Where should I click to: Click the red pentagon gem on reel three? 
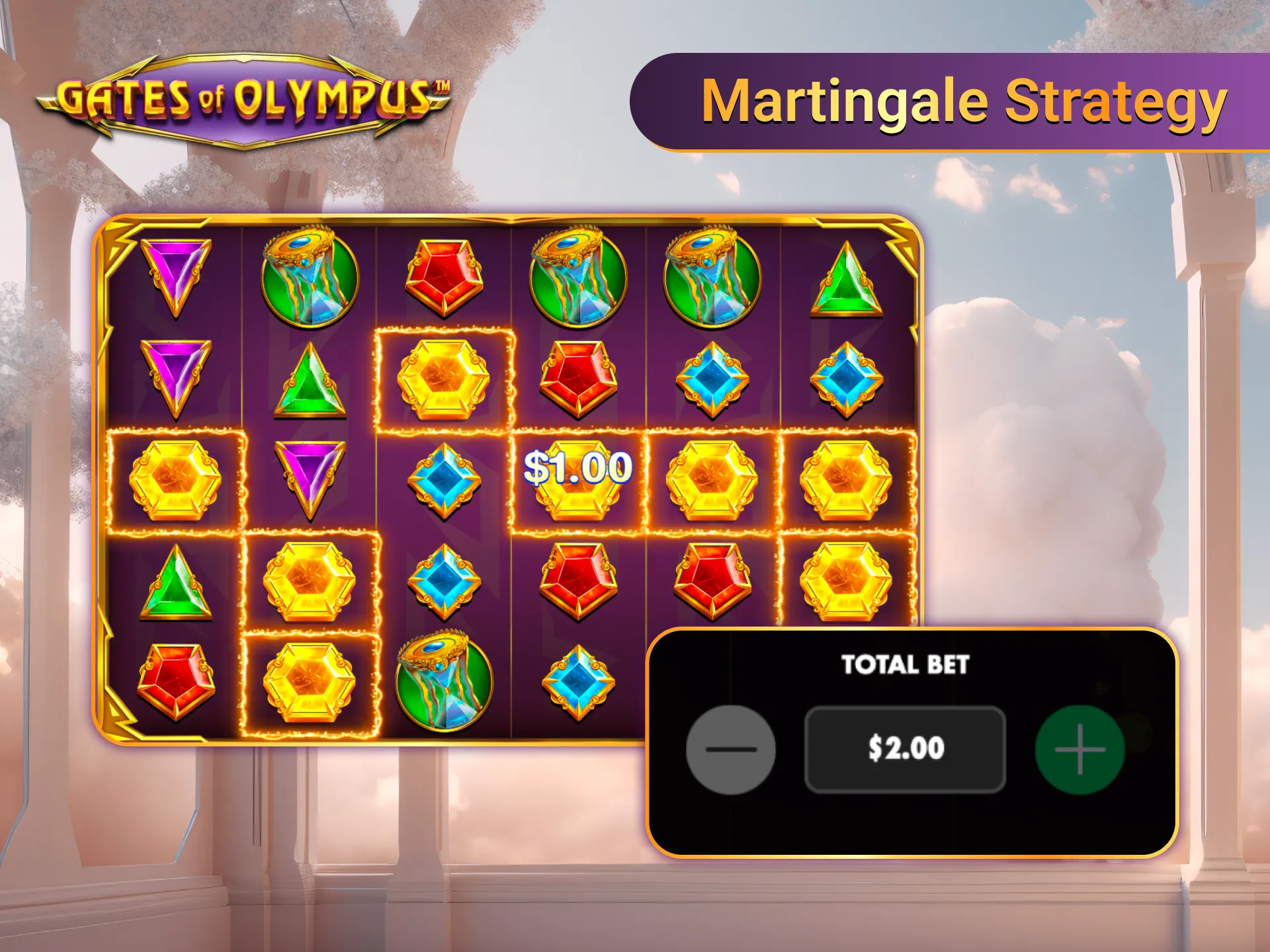(x=443, y=278)
